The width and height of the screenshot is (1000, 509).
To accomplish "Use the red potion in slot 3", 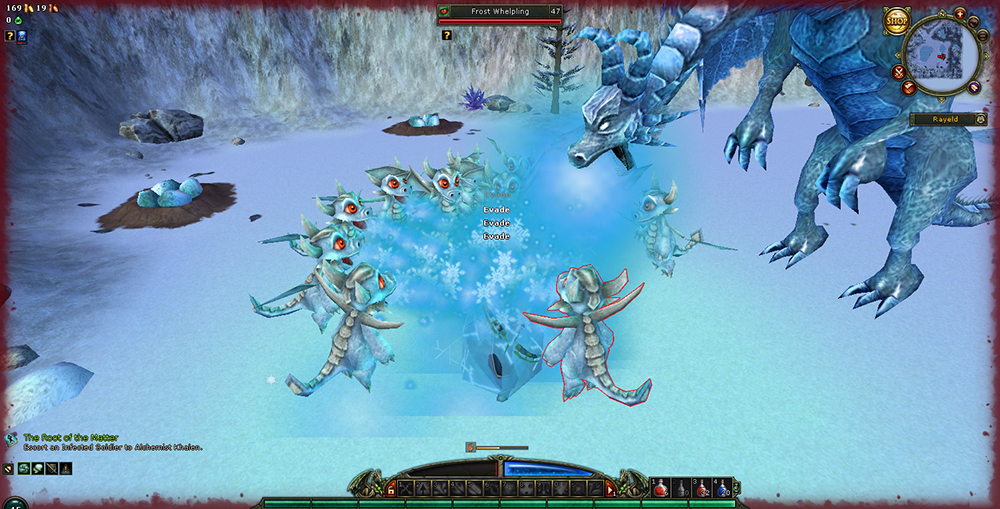I will [702, 489].
